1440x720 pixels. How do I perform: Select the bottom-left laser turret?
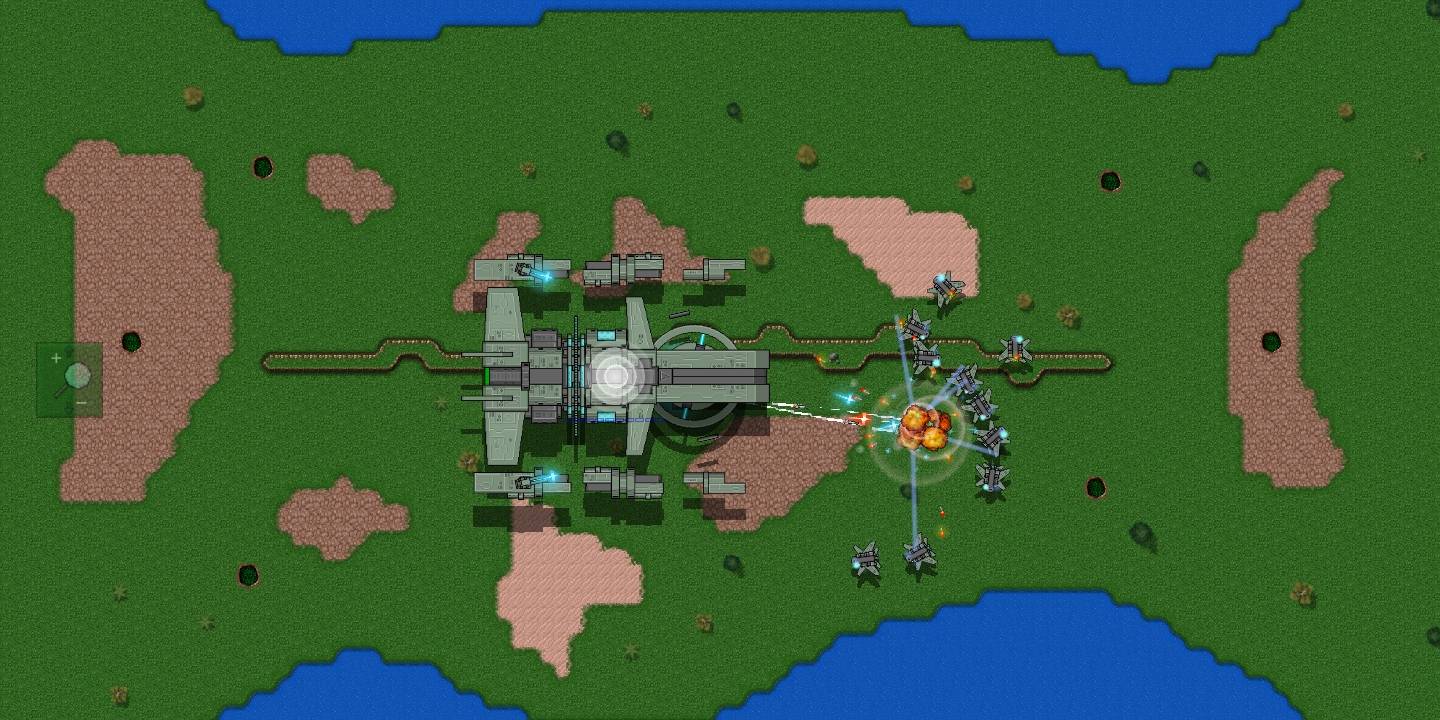[x=525, y=480]
